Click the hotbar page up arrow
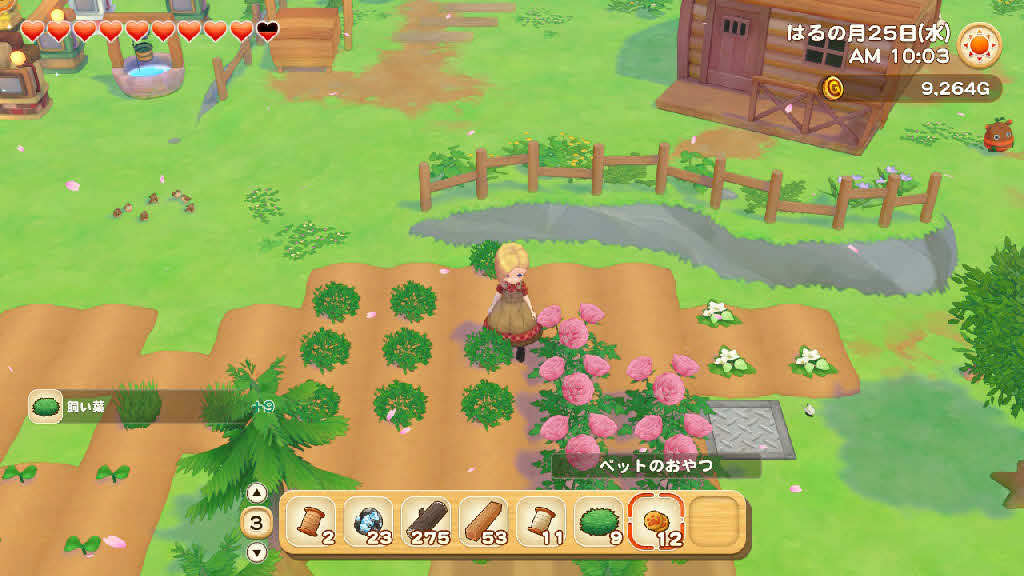This screenshot has width=1024, height=576. tap(256, 493)
